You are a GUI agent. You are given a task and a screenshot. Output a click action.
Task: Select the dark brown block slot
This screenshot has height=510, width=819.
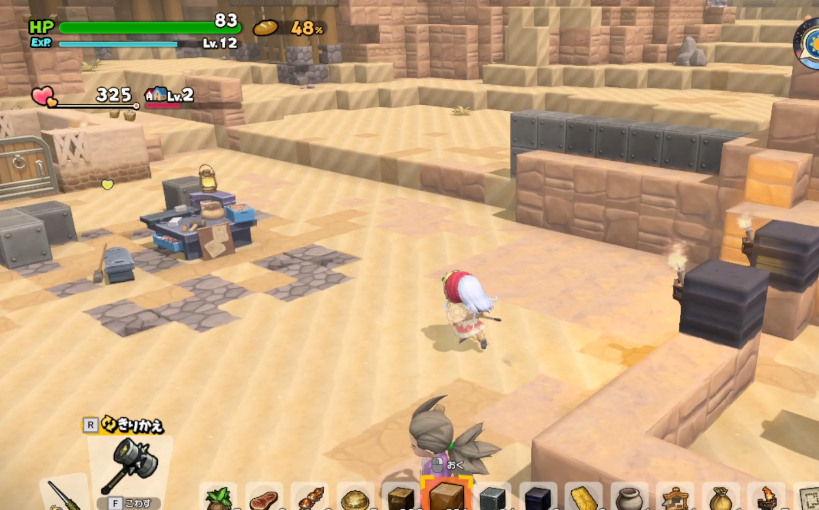click(402, 498)
